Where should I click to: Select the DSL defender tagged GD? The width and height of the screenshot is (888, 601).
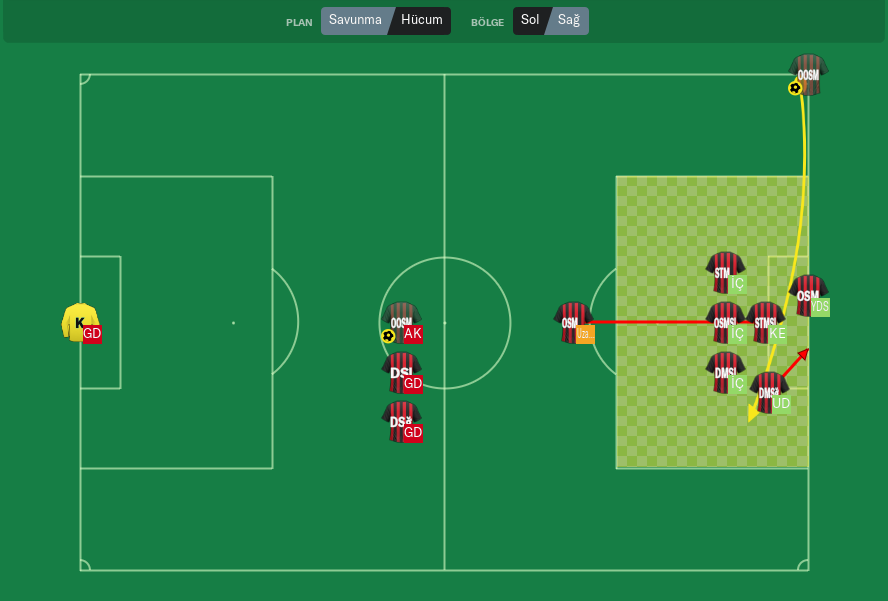(x=401, y=372)
